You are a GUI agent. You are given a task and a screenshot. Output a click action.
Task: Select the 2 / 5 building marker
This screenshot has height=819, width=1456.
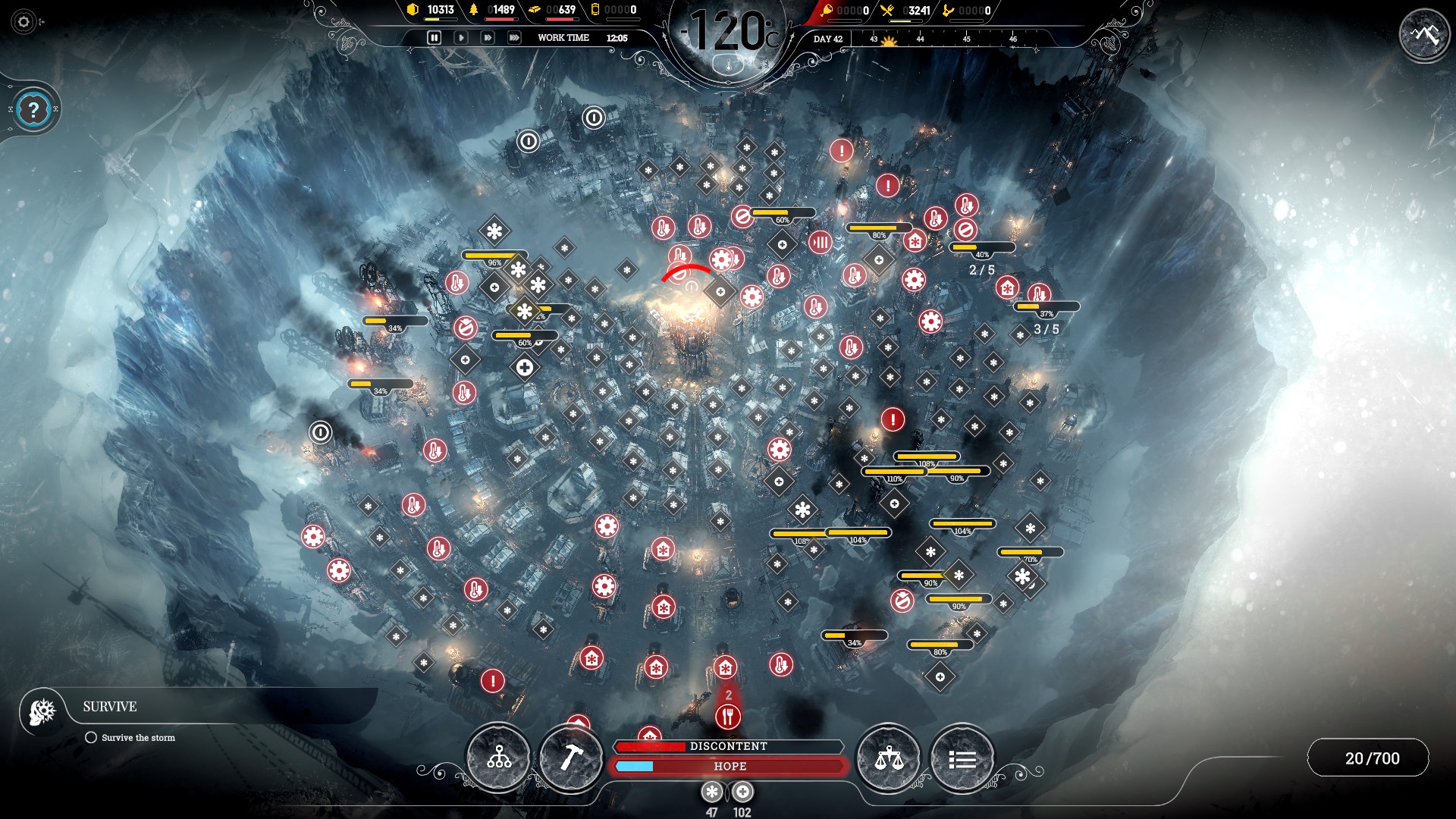[x=981, y=270]
